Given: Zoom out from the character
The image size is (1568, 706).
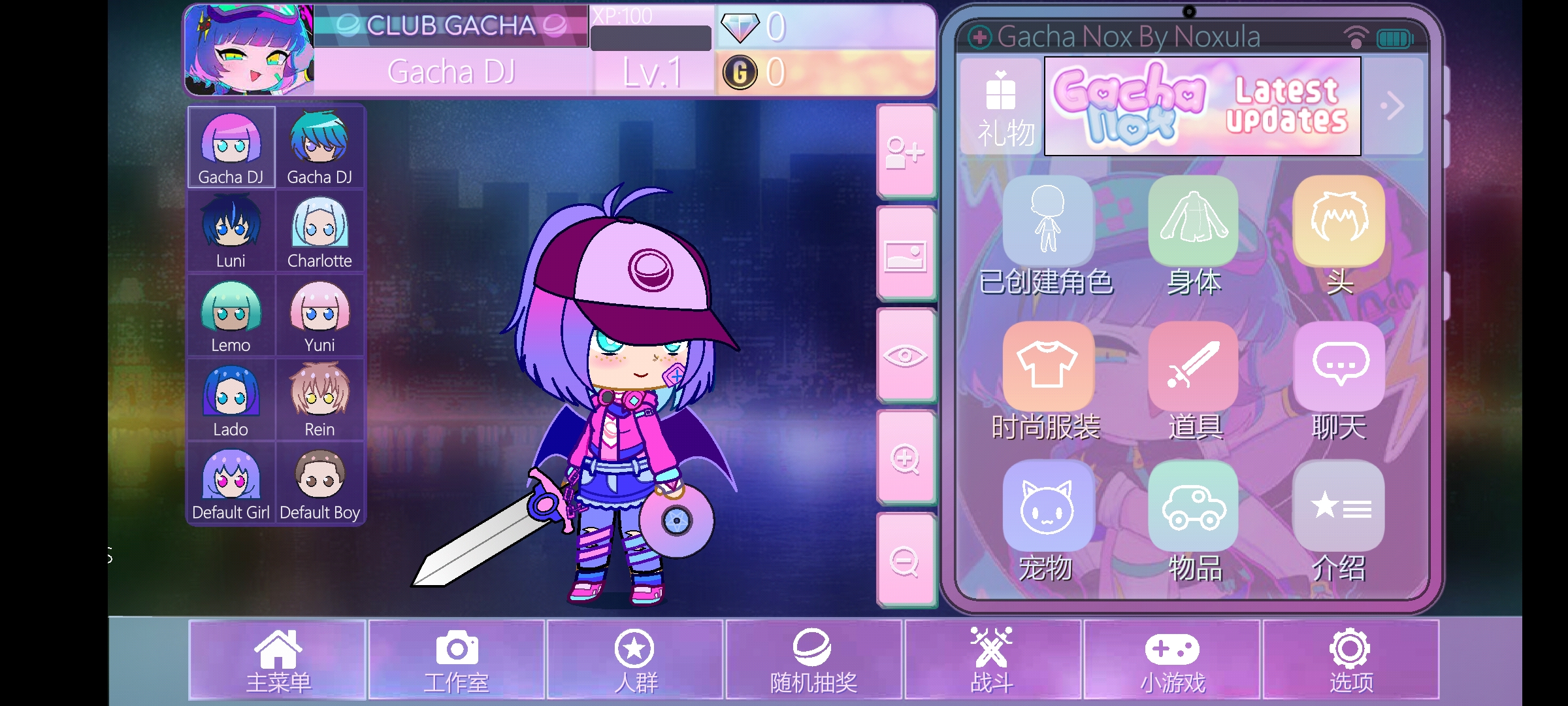Looking at the screenshot, I should click(906, 562).
